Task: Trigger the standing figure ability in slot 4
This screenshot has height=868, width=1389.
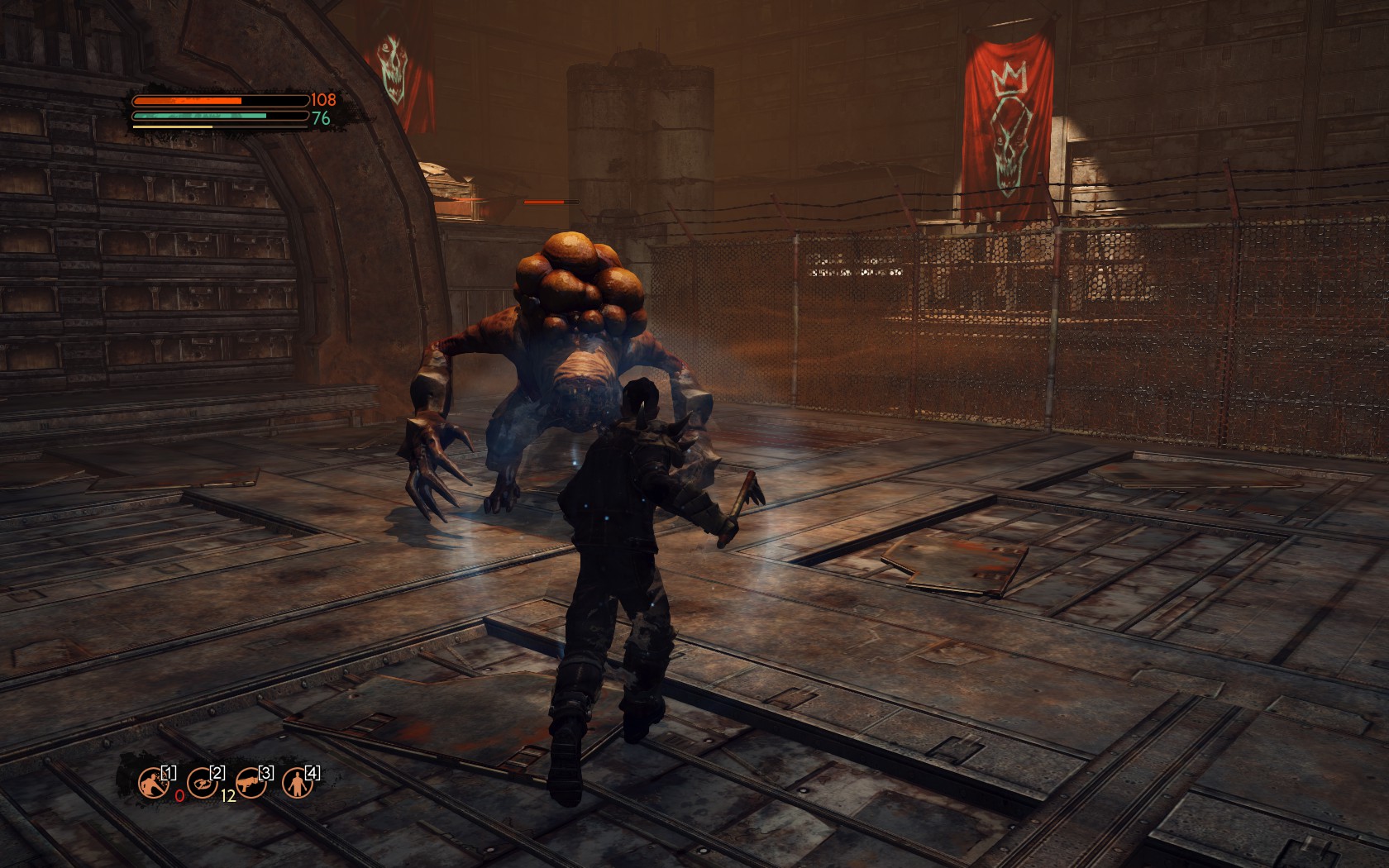Action: tap(296, 781)
